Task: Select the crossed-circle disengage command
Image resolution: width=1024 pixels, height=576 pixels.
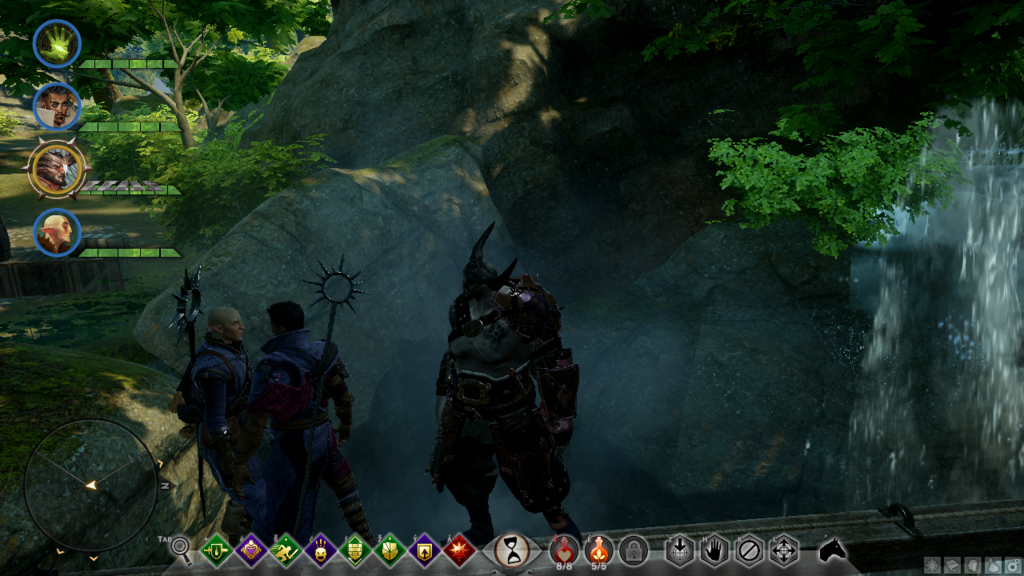Action: coord(749,549)
